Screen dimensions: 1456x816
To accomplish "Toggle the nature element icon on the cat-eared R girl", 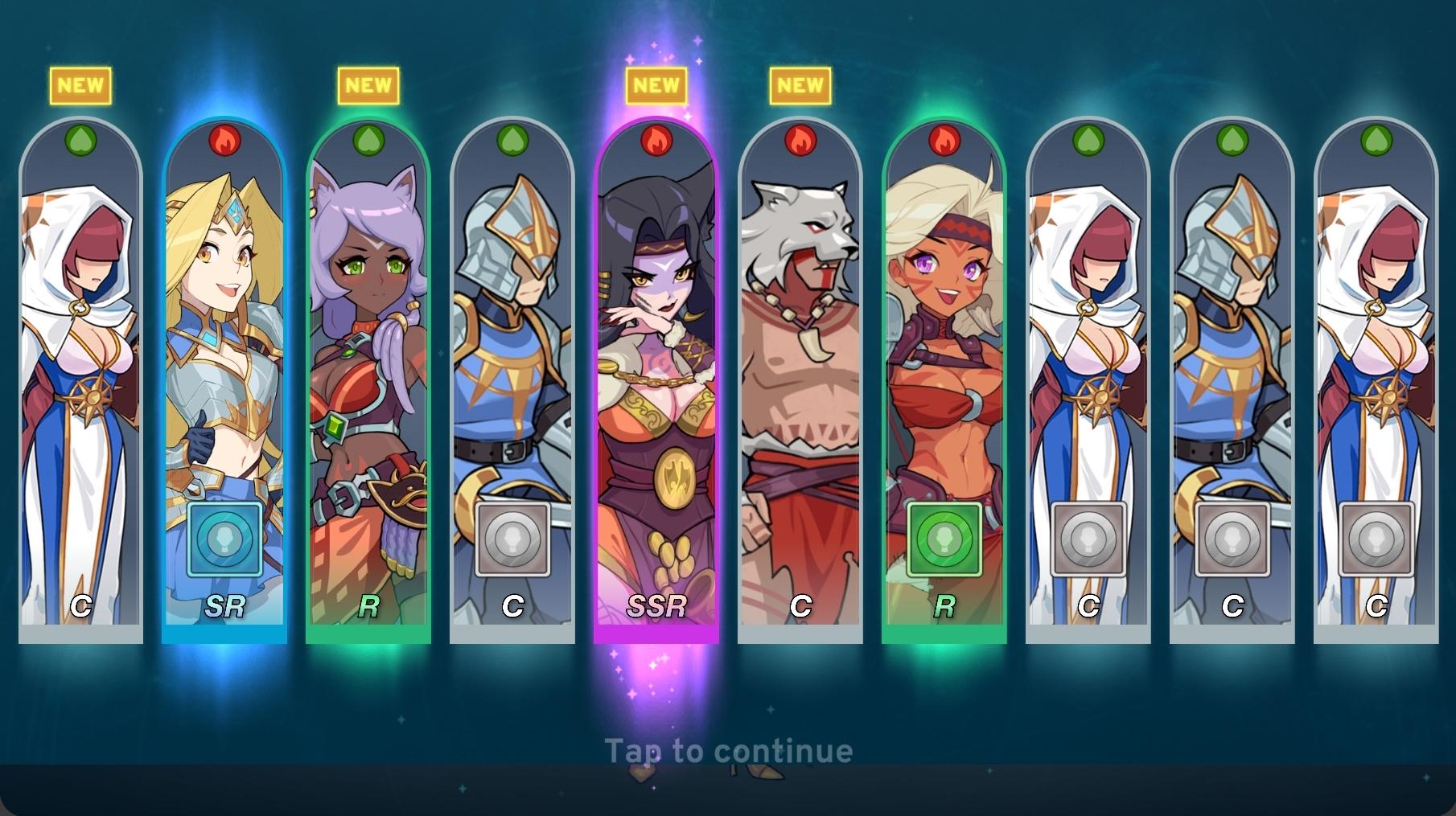I will pyautogui.click(x=368, y=139).
